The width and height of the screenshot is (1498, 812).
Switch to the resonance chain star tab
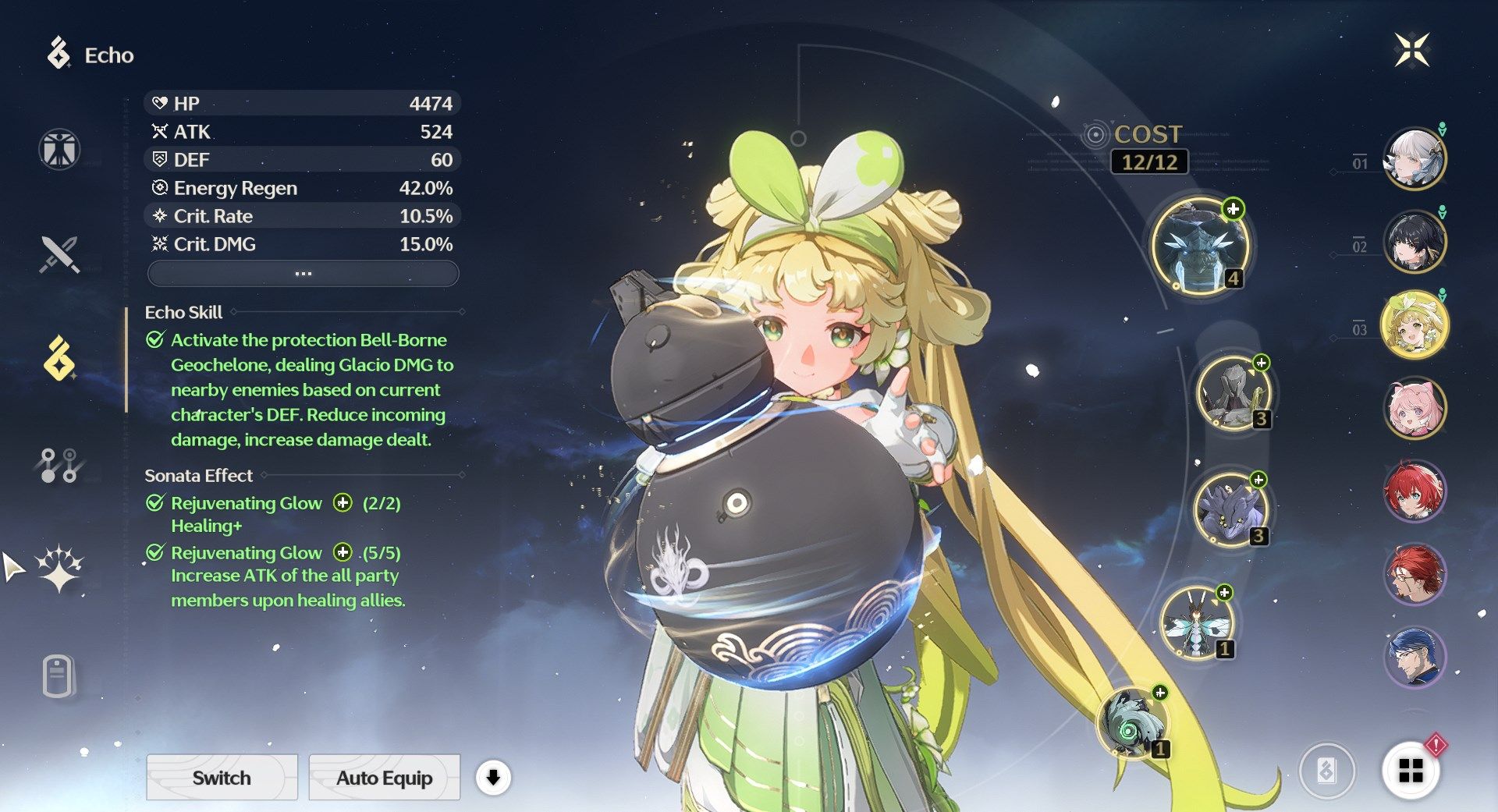coord(59,569)
